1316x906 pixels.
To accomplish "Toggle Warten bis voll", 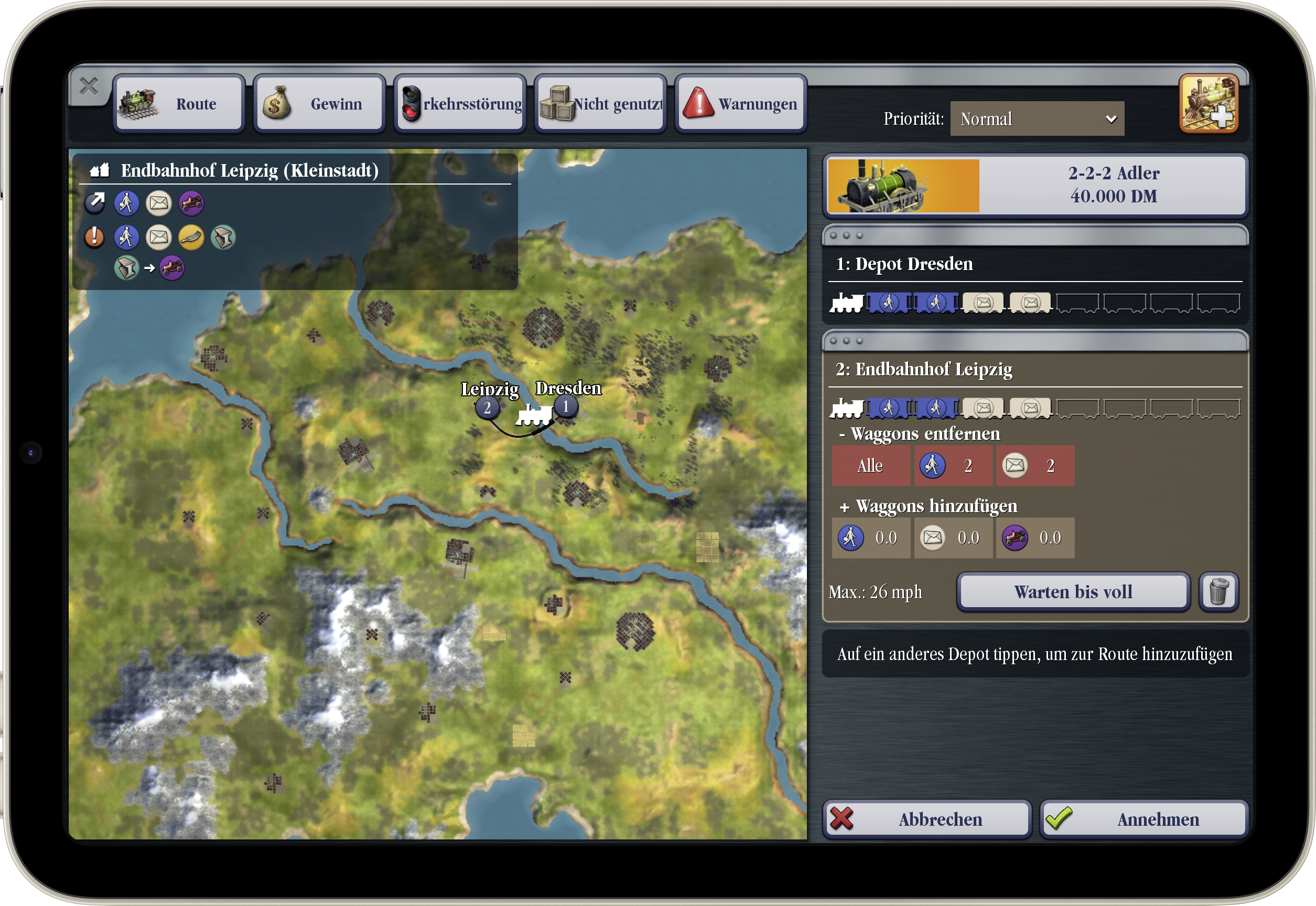I will click(x=1072, y=592).
